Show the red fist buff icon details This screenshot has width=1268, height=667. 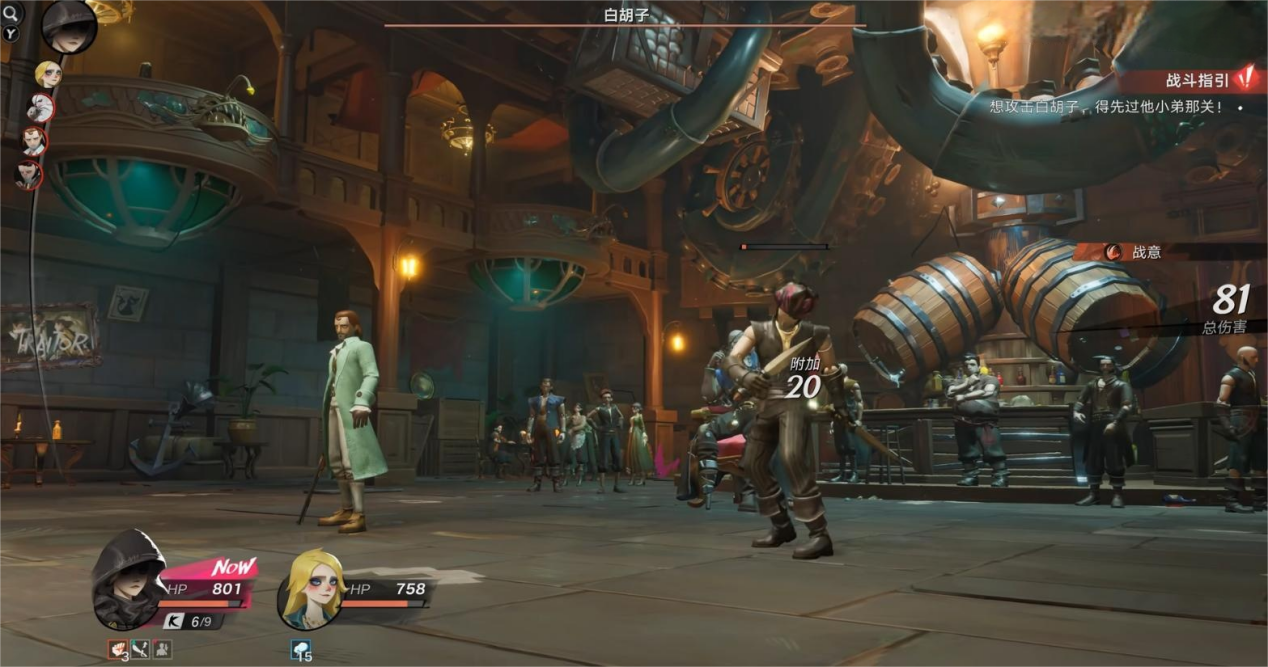[118, 650]
